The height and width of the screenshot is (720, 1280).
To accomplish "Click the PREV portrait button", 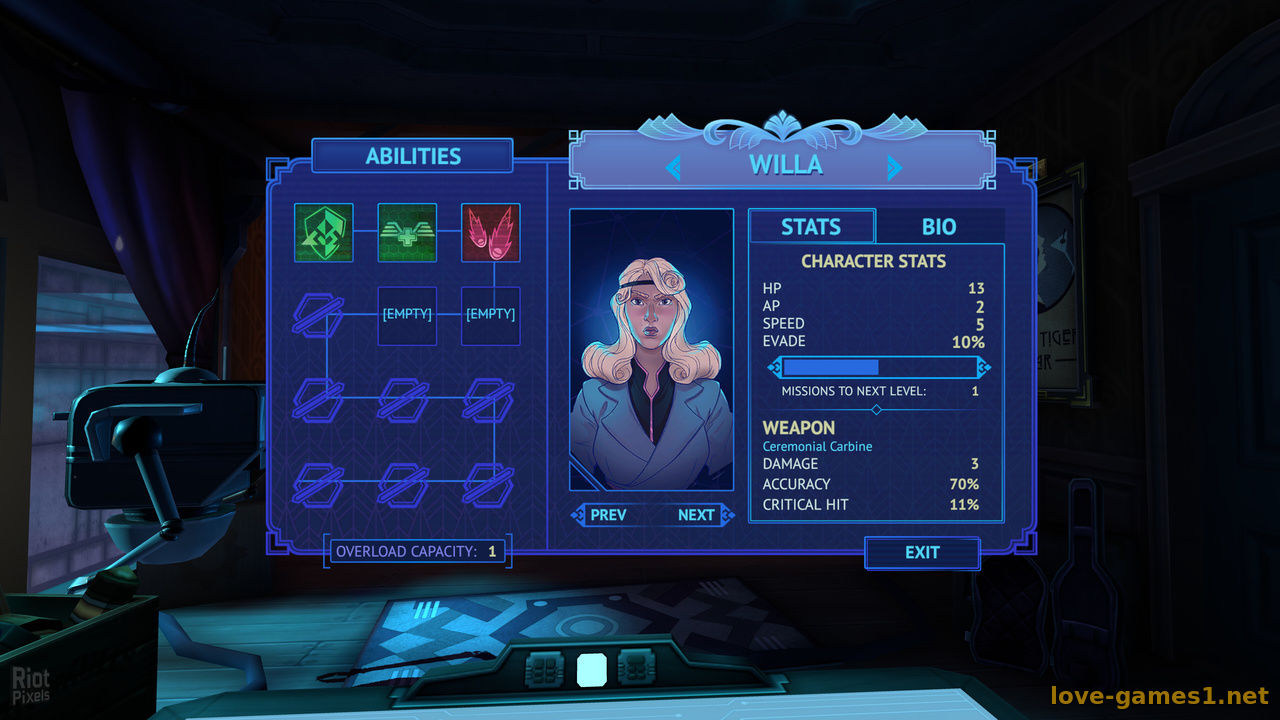I will pos(608,515).
